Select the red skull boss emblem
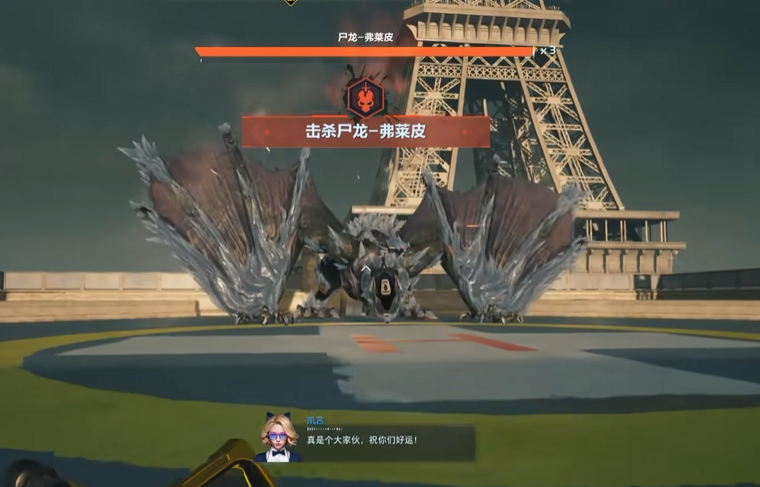The height and width of the screenshot is (487, 760). (x=365, y=97)
